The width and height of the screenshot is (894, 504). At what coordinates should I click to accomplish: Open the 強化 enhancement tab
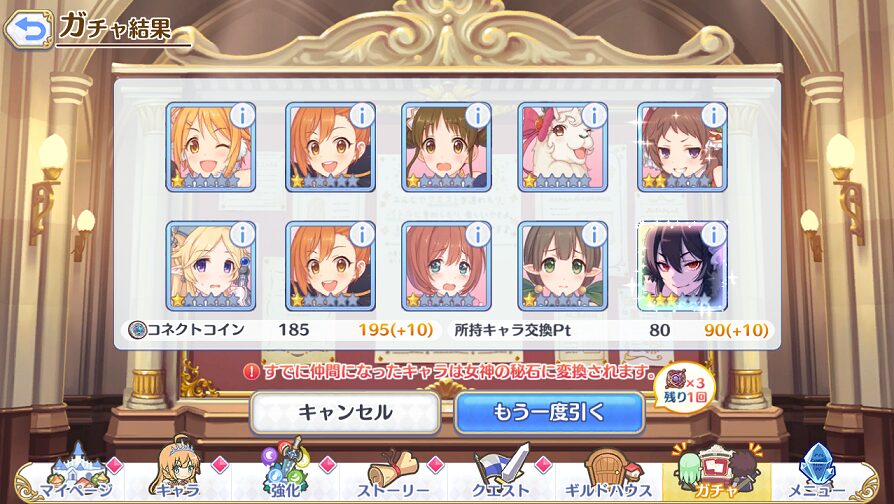[283, 478]
